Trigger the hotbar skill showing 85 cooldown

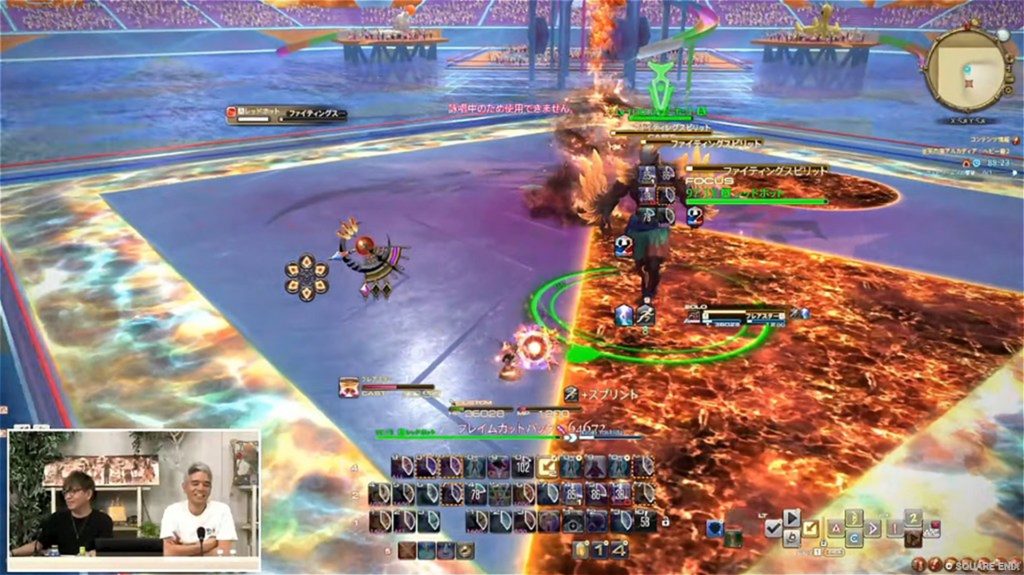coord(570,494)
